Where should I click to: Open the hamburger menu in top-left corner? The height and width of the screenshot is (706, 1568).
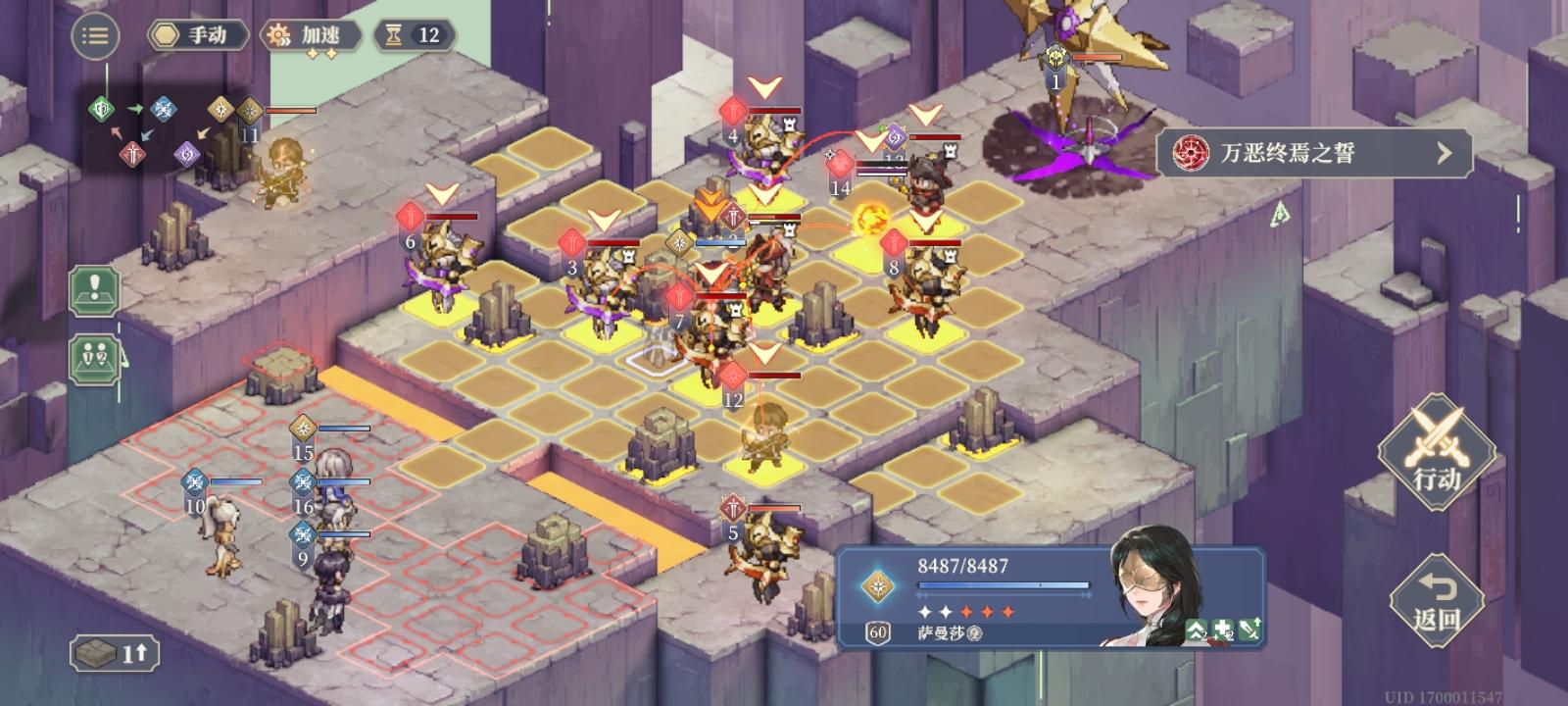[x=95, y=36]
